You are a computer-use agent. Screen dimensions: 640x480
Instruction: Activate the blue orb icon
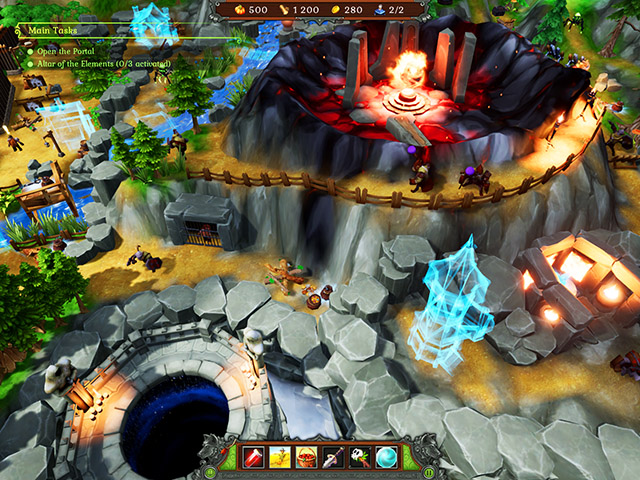coord(385,459)
